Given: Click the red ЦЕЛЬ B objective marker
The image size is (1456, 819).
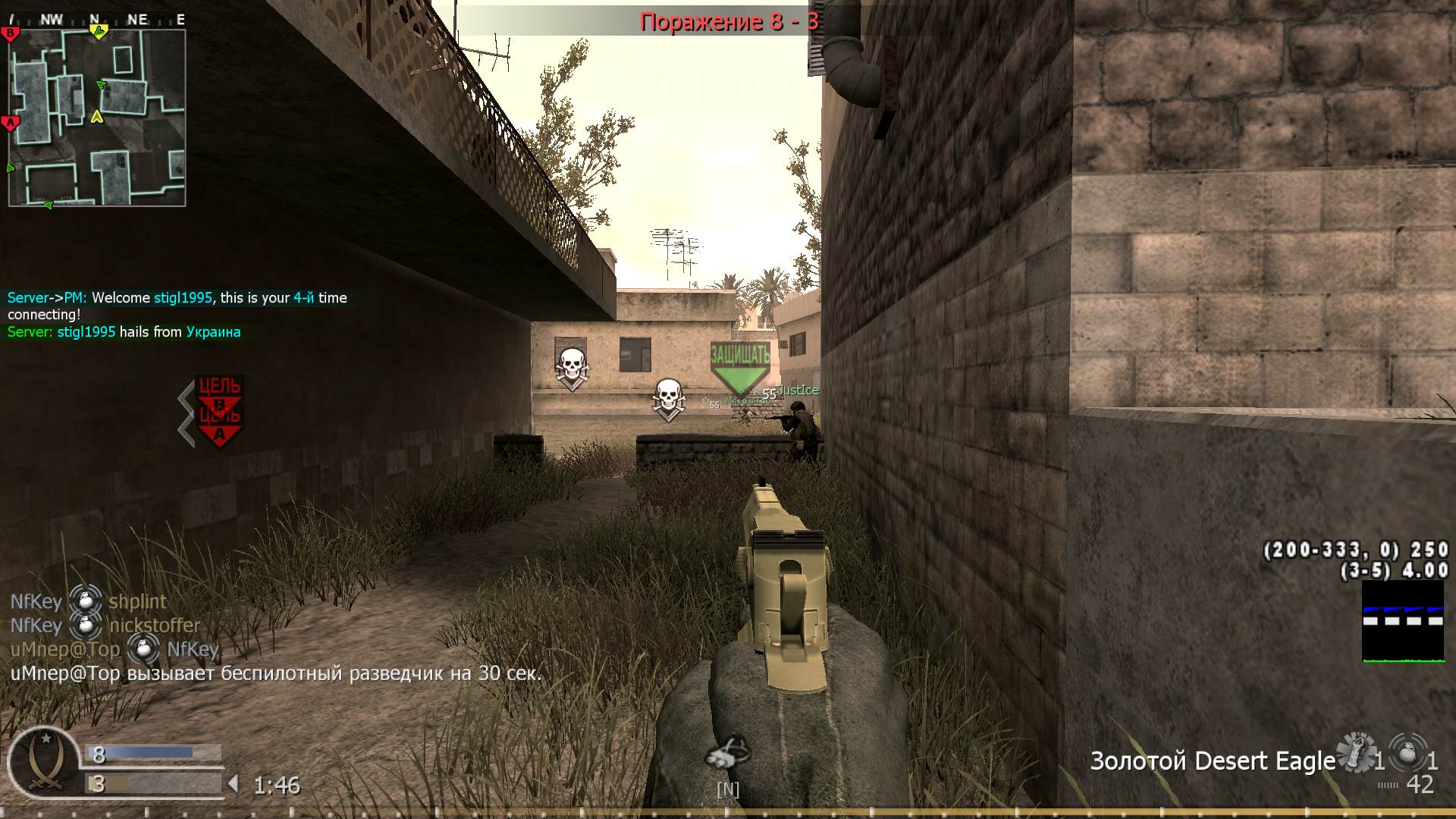Looking at the screenshot, I should click(220, 390).
